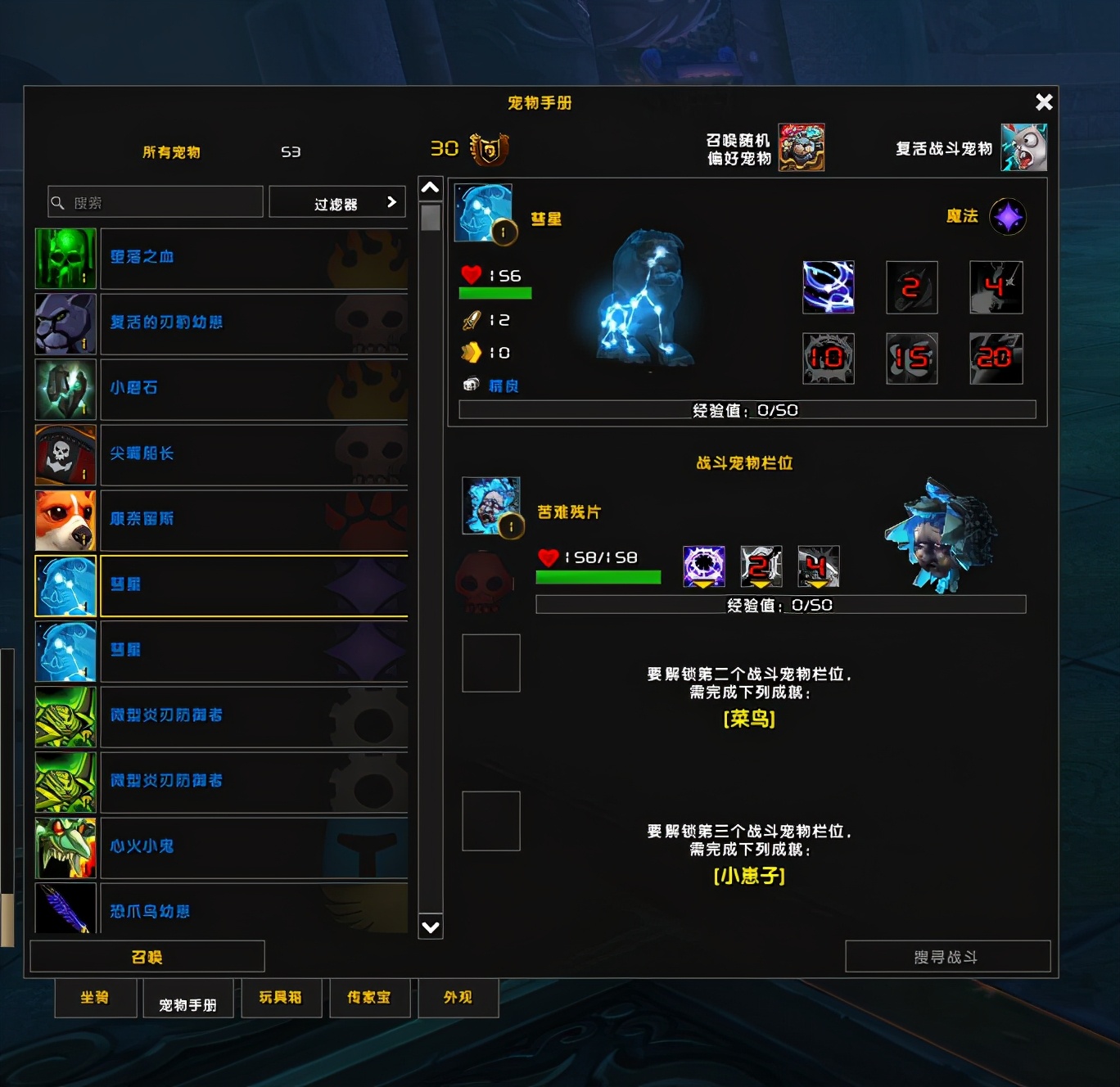
Task: Click the 苦难残片 pet portrait icon
Action: pyautogui.click(x=490, y=506)
